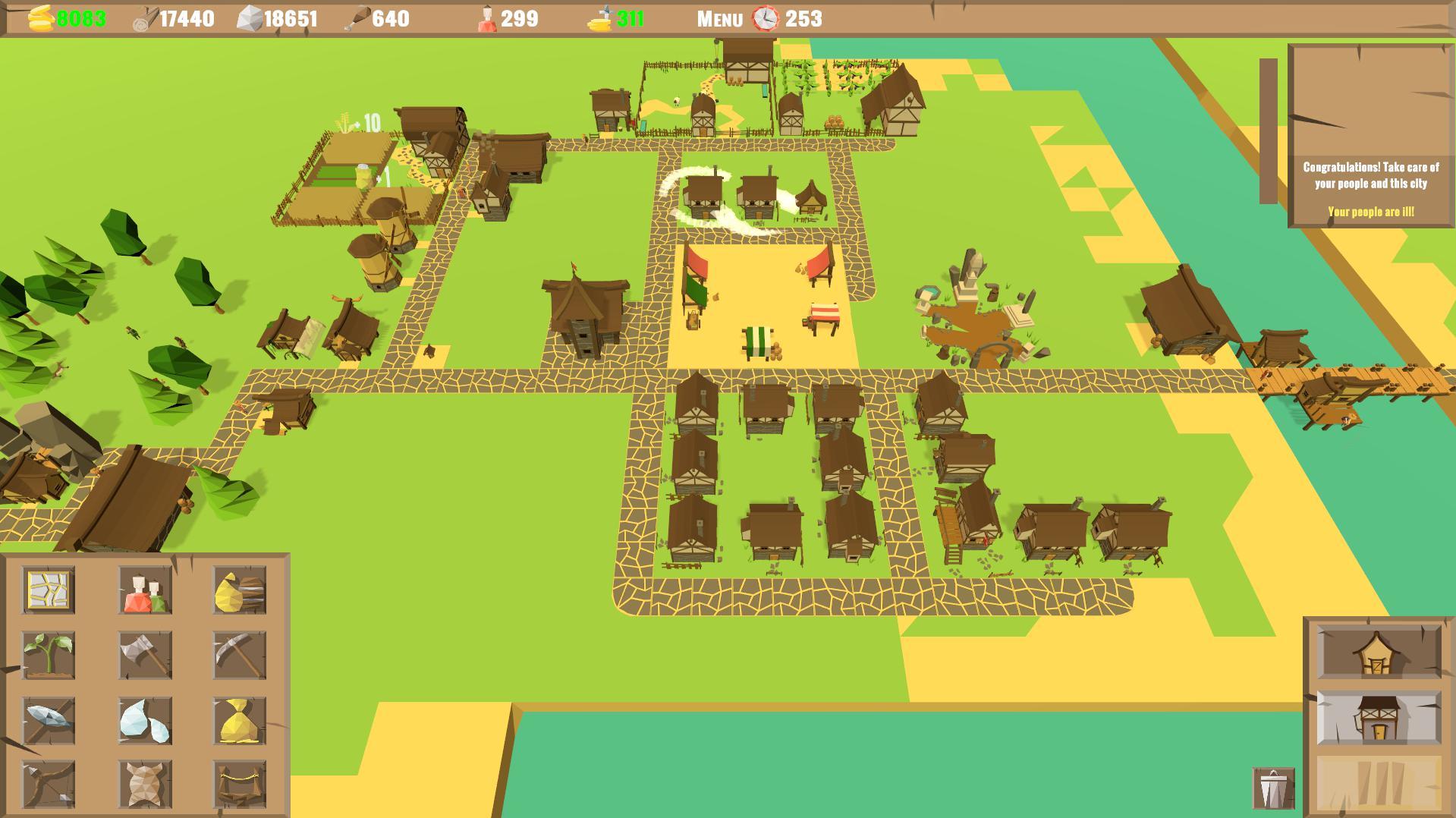Open the animal hide category
Image resolution: width=1456 pixels, height=818 pixels.
tap(145, 784)
